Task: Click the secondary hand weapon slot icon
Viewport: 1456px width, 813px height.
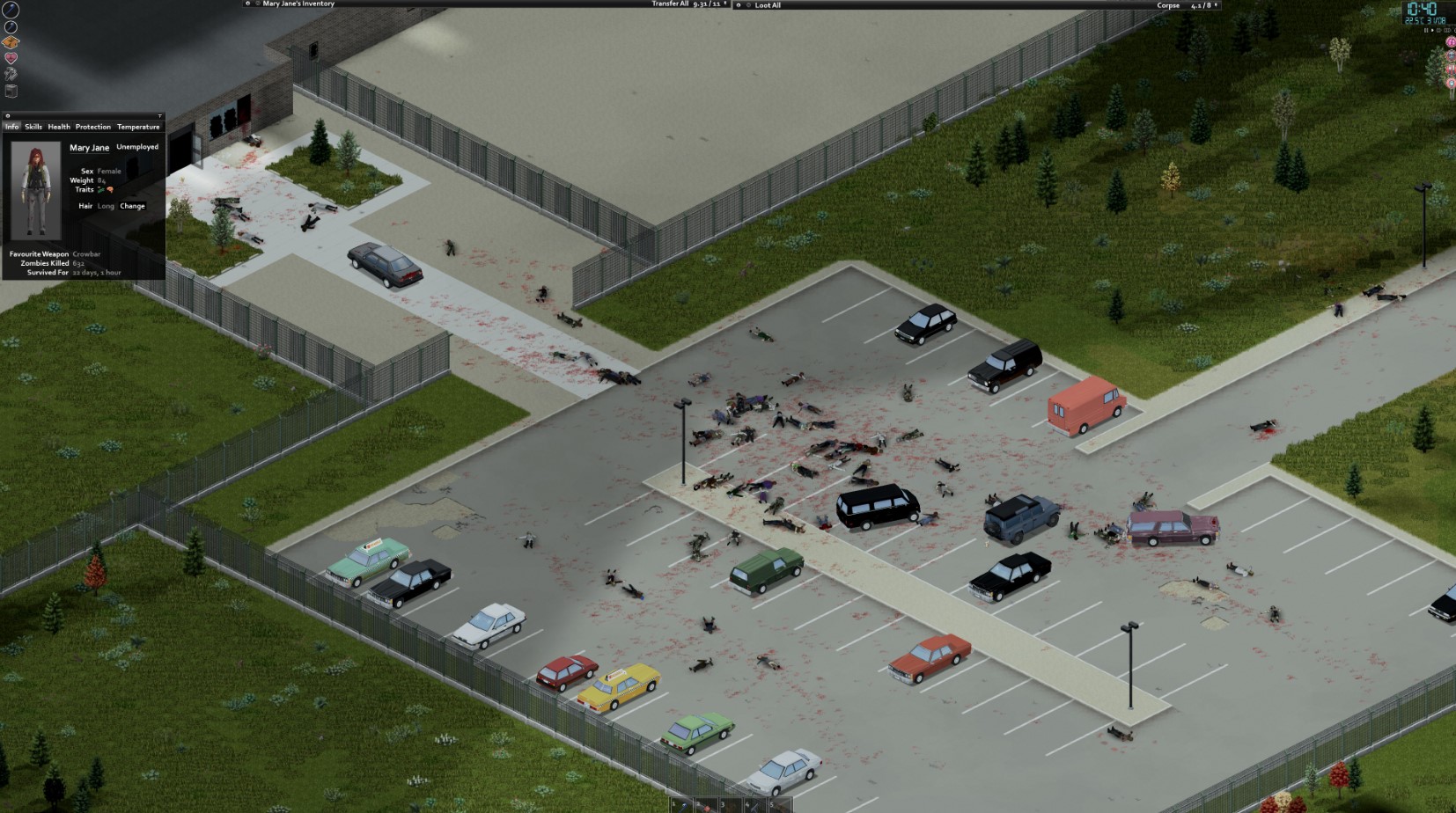Action: (x=10, y=26)
